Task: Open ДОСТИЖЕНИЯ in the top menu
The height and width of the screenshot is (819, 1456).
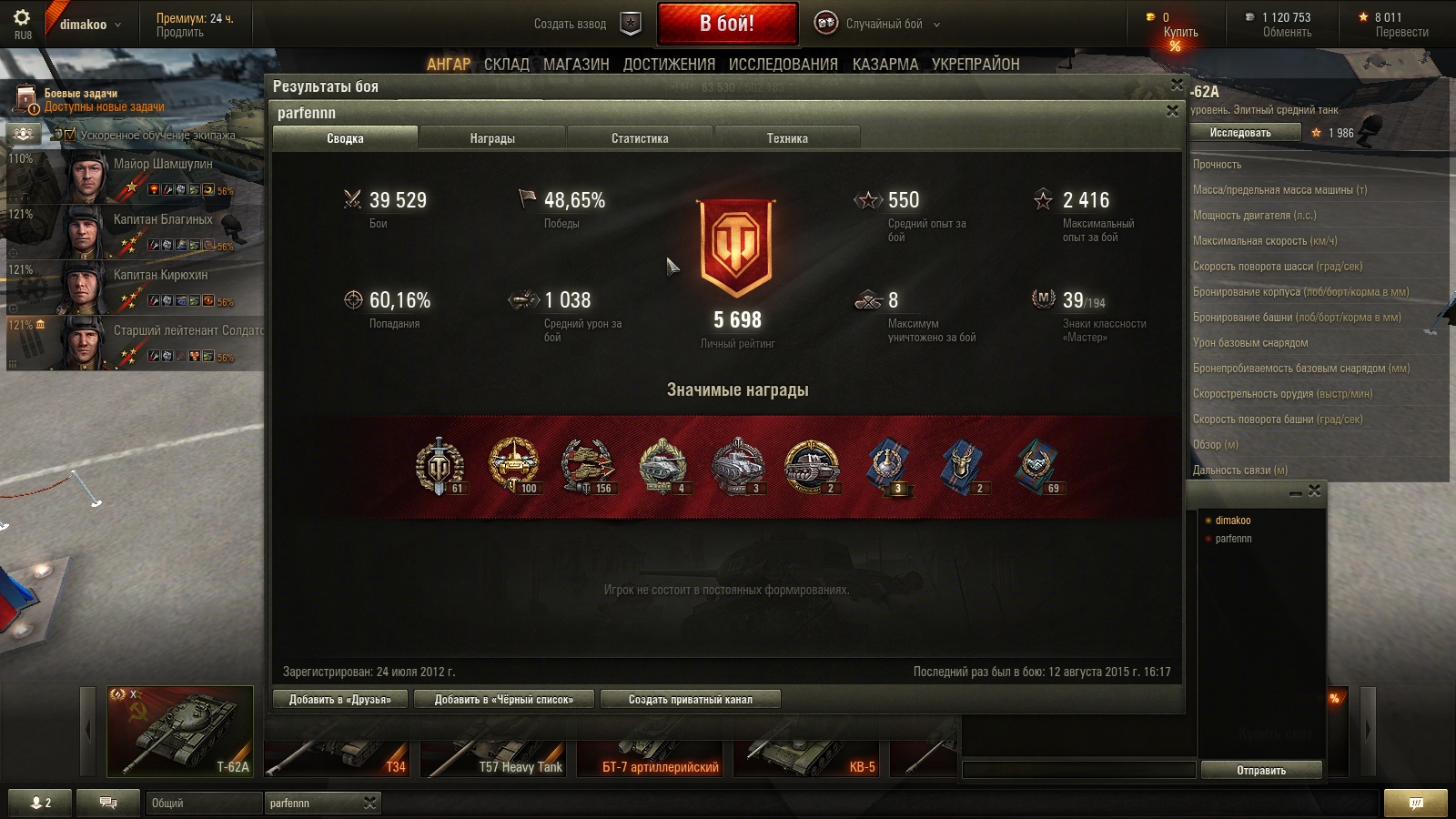Action: [669, 65]
